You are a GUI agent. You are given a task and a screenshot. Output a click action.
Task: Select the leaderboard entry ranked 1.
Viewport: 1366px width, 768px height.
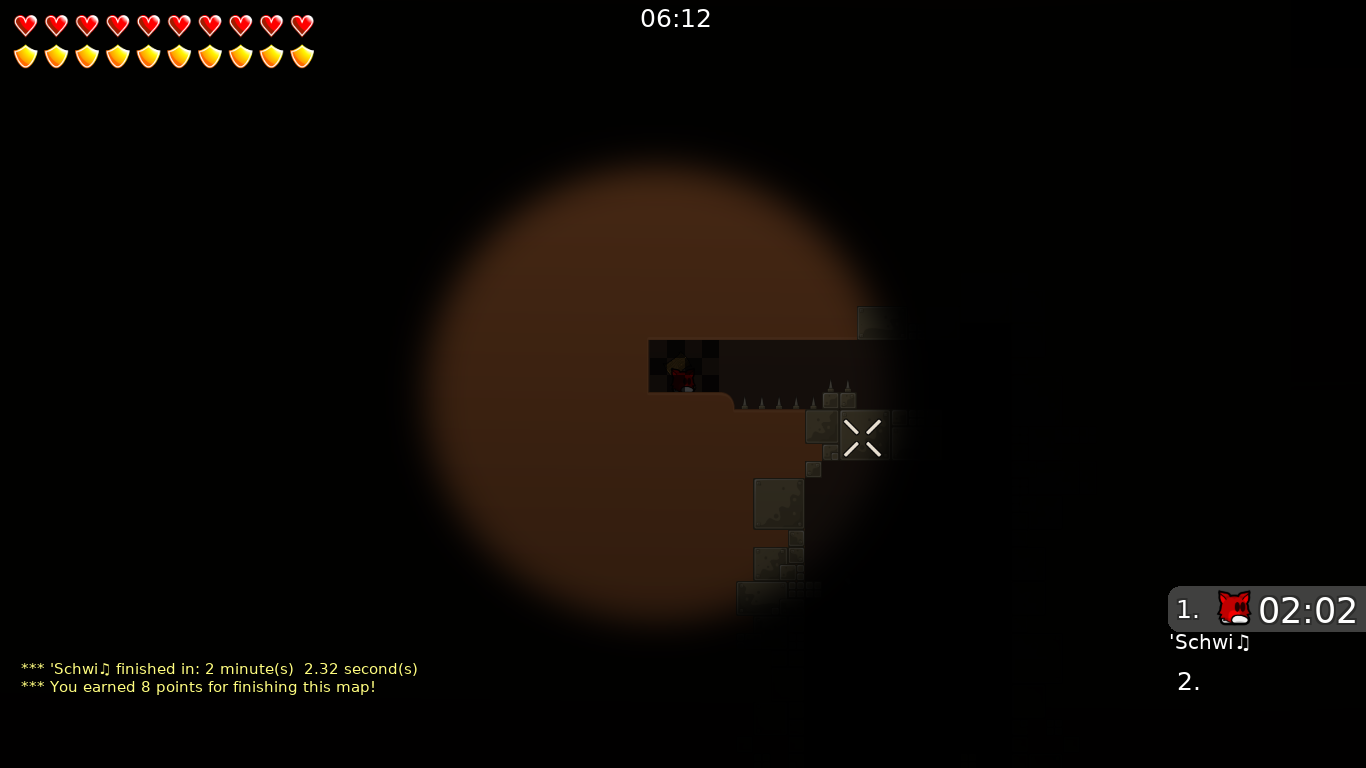click(1265, 610)
